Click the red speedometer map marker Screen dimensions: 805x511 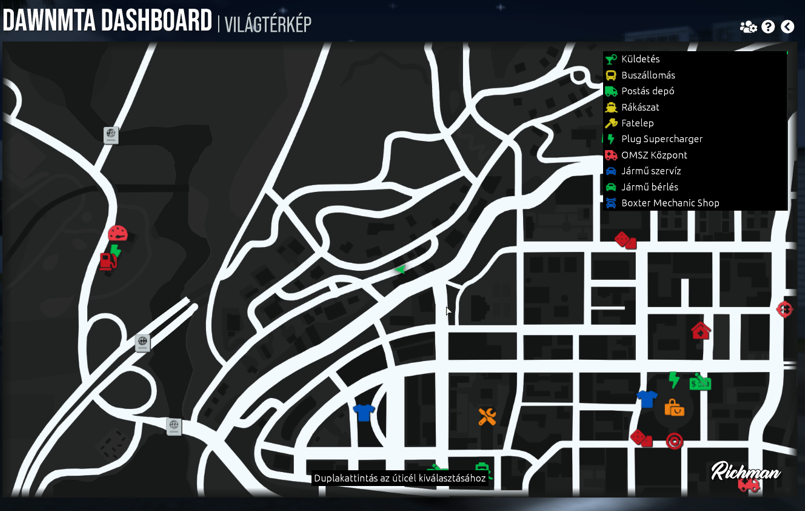tap(118, 234)
